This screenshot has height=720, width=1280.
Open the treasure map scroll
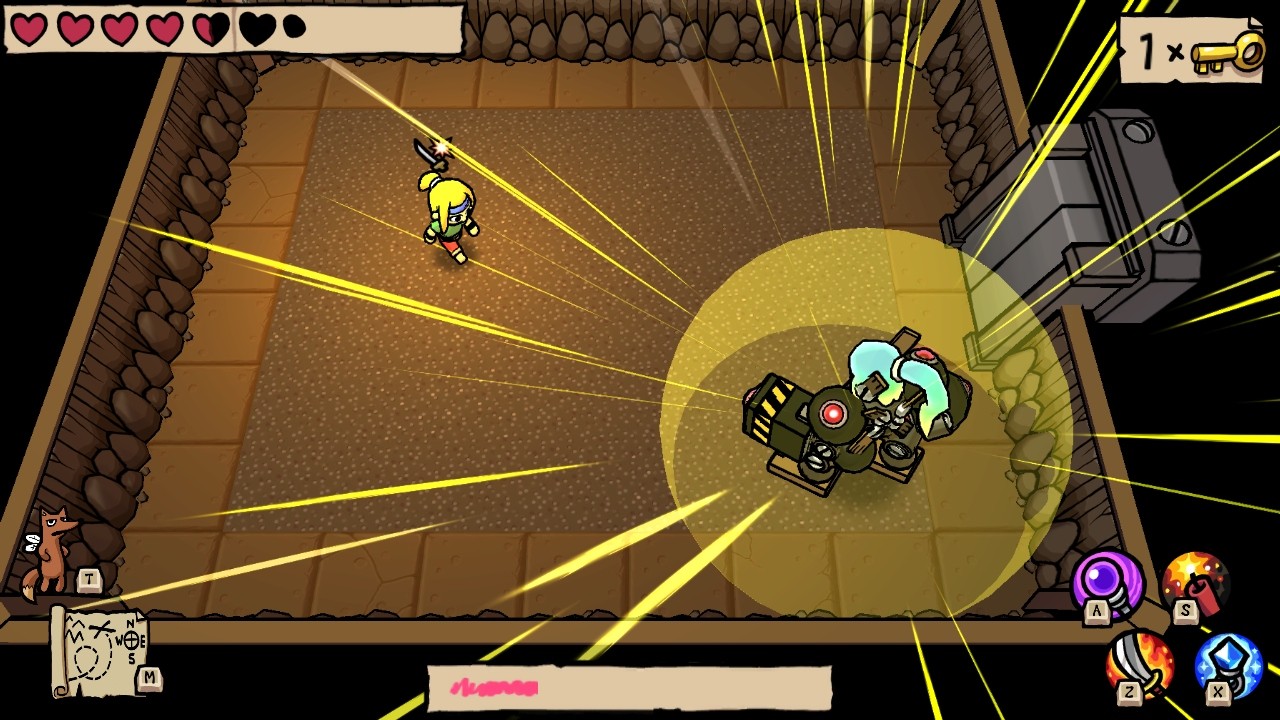pyautogui.click(x=98, y=650)
